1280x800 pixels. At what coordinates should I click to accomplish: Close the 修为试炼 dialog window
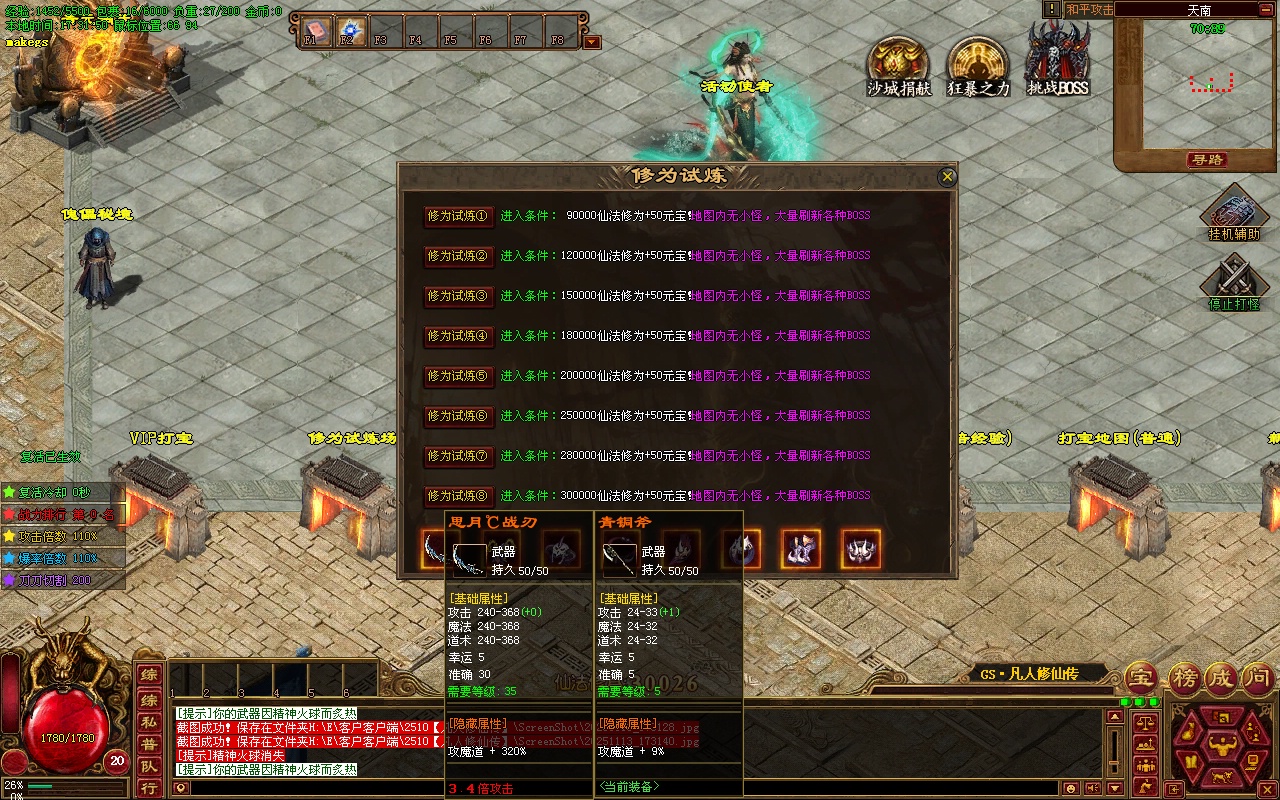(947, 177)
